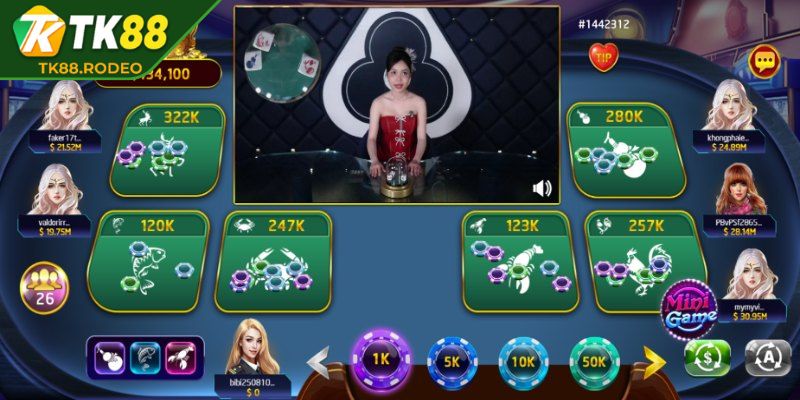
Task: Toggle the grey auto-bet A button
Action: click(x=765, y=357)
